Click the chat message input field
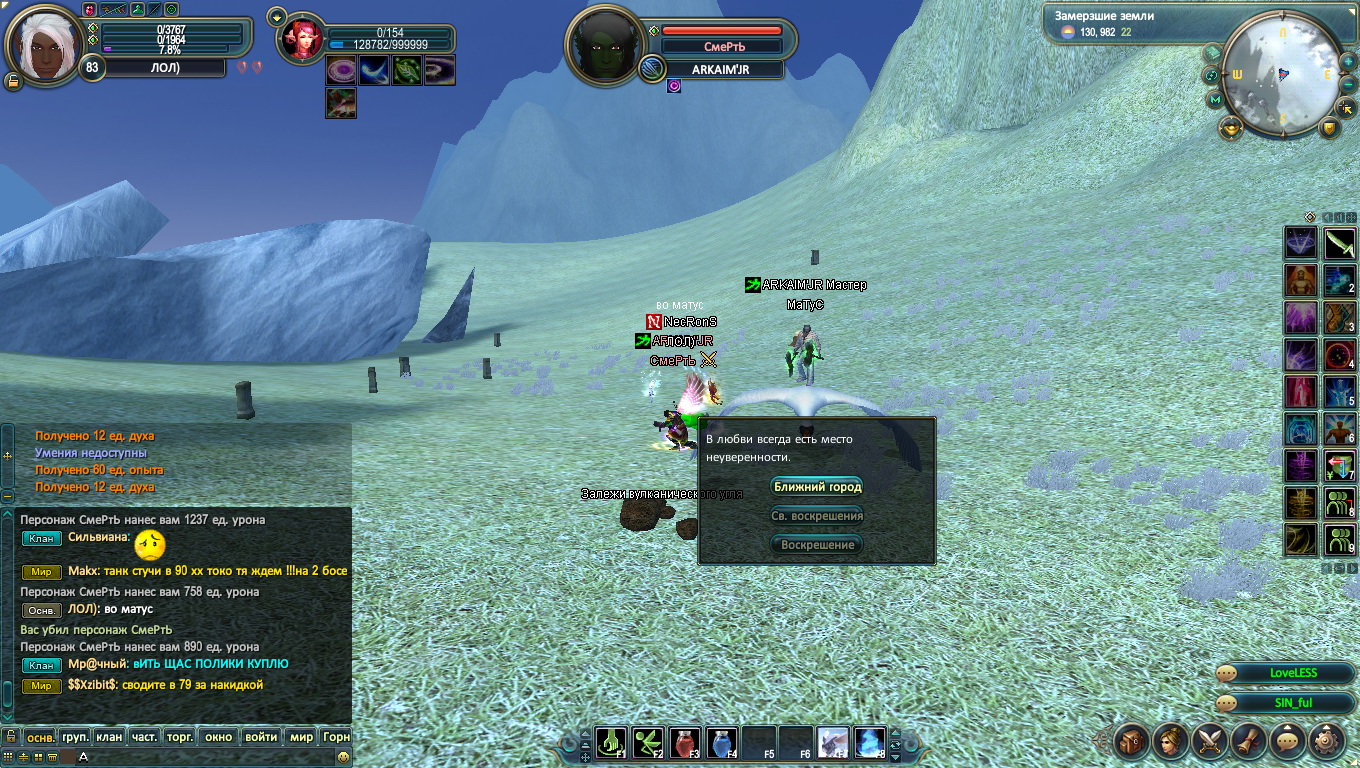Screen dimensions: 1360x768 200,757
